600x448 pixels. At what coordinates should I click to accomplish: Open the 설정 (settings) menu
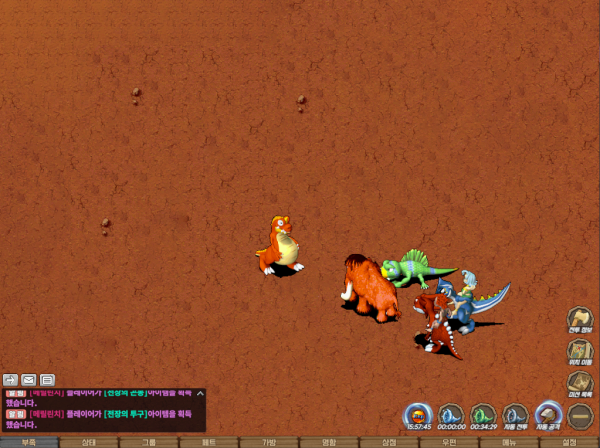(569, 441)
